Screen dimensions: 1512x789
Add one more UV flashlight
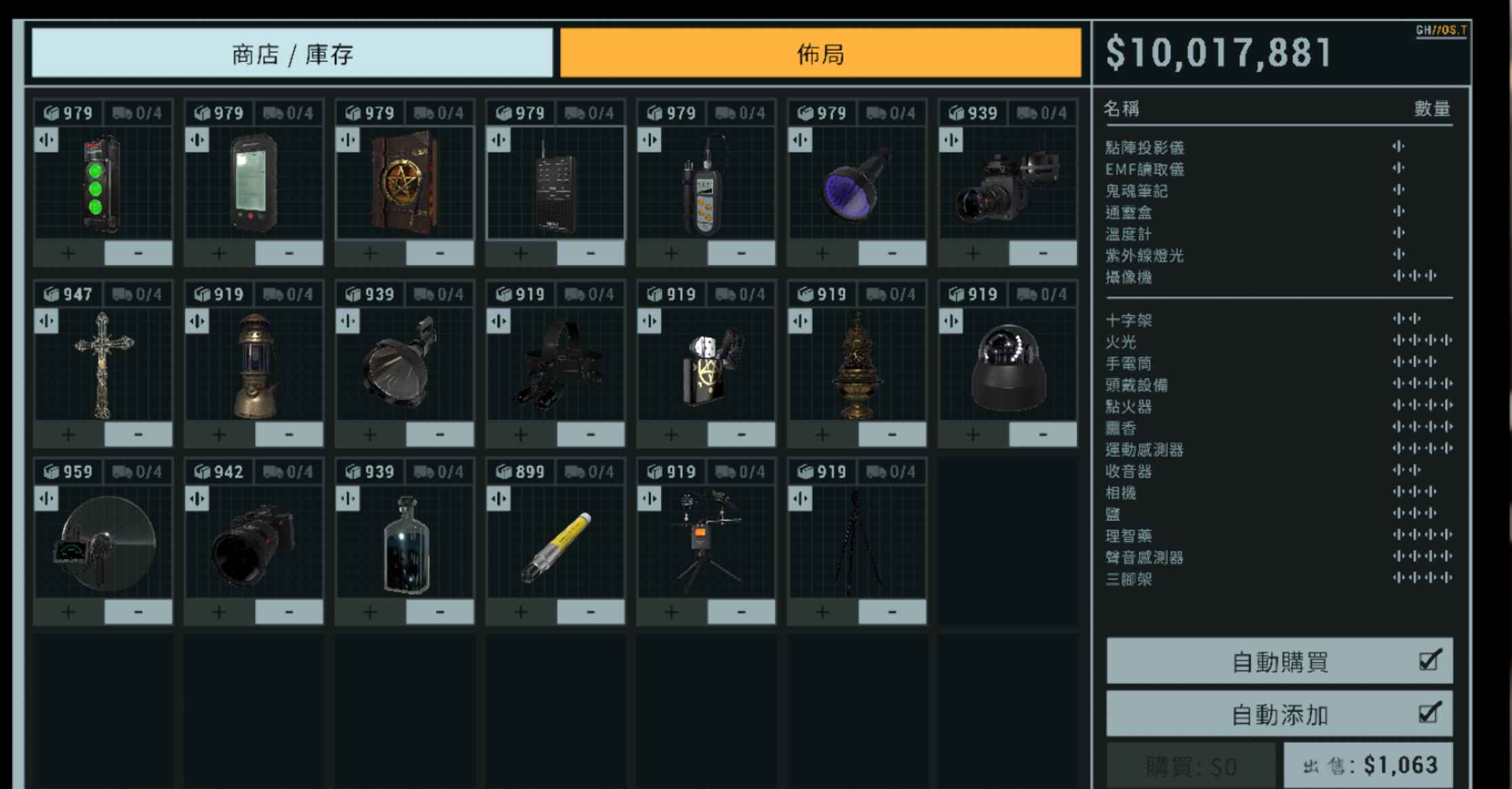822,254
